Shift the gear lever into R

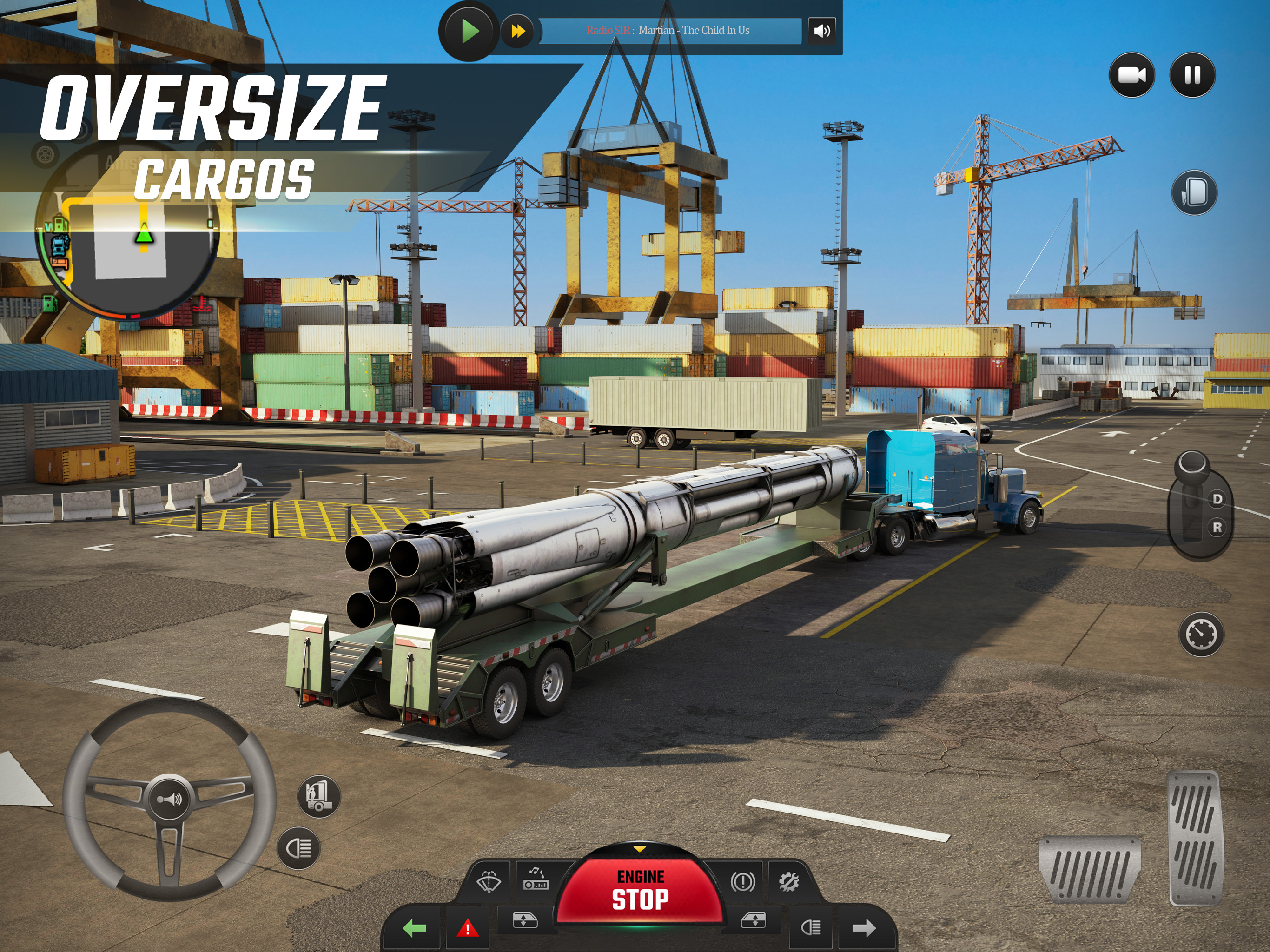tap(1217, 527)
